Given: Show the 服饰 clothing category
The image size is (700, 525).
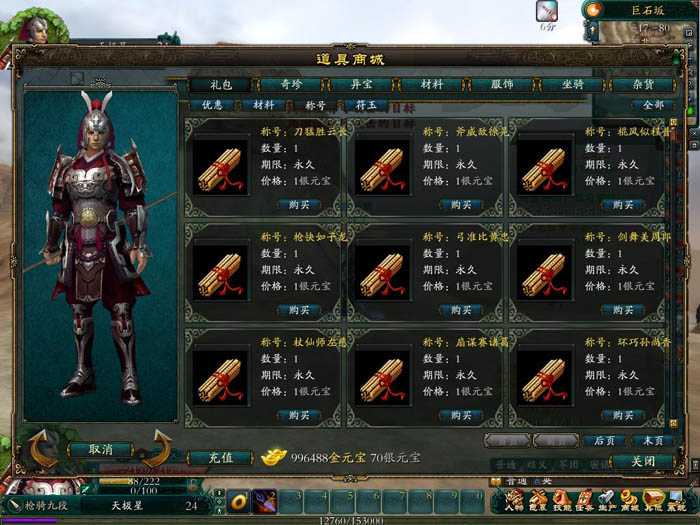Looking at the screenshot, I should (x=504, y=86).
